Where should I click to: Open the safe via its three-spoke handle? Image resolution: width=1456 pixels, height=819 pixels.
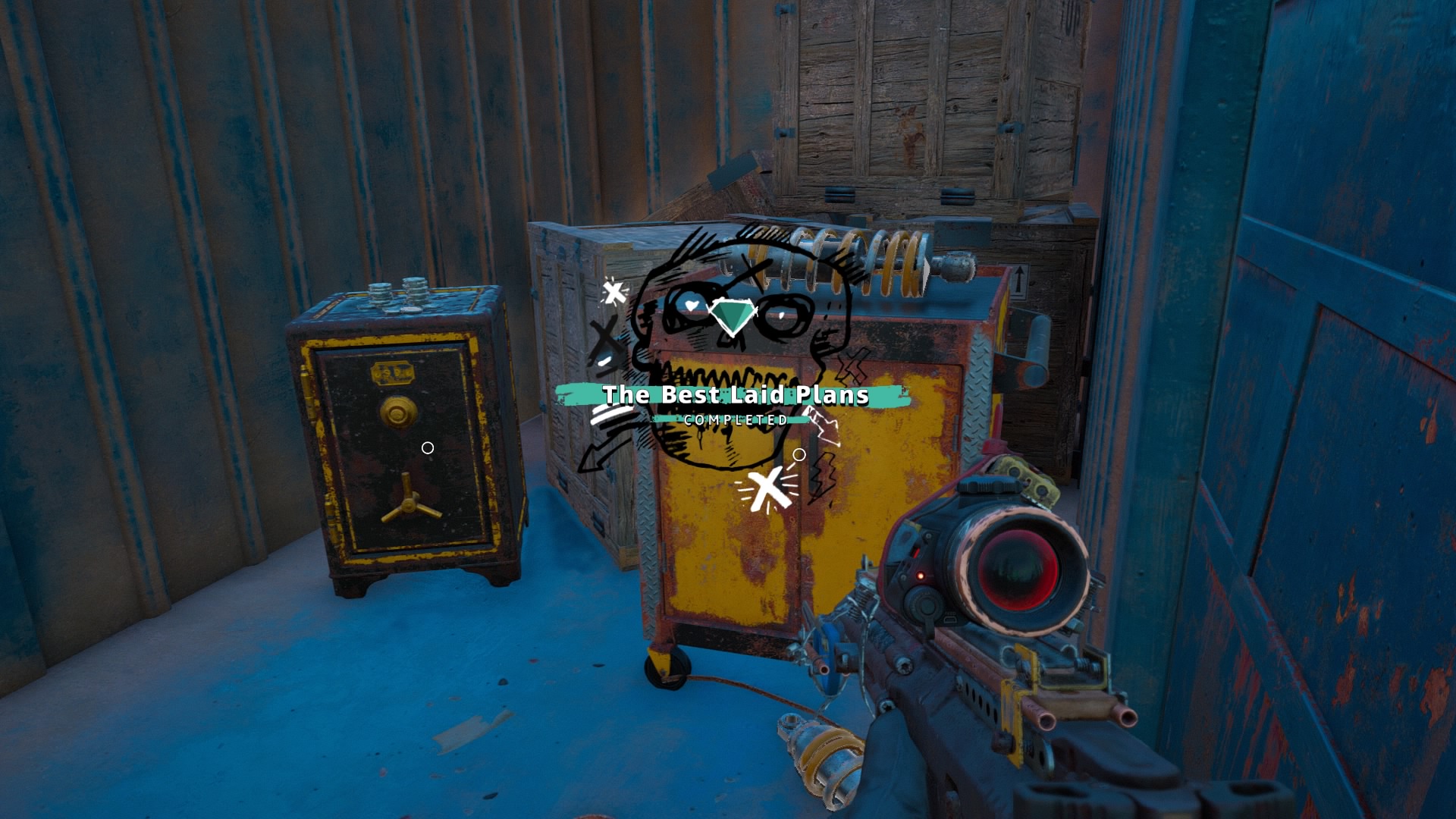[x=409, y=500]
